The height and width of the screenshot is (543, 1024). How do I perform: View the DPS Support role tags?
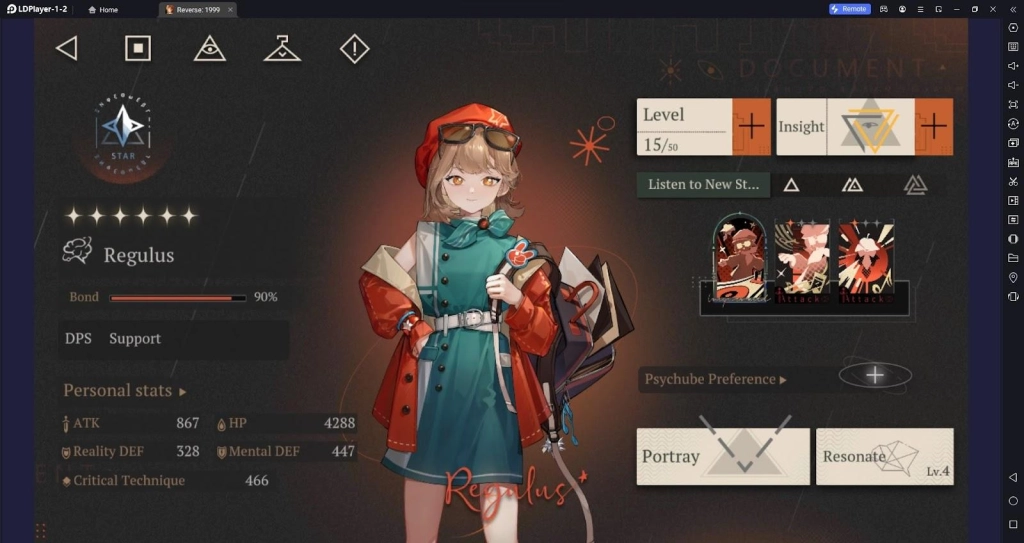click(x=113, y=339)
